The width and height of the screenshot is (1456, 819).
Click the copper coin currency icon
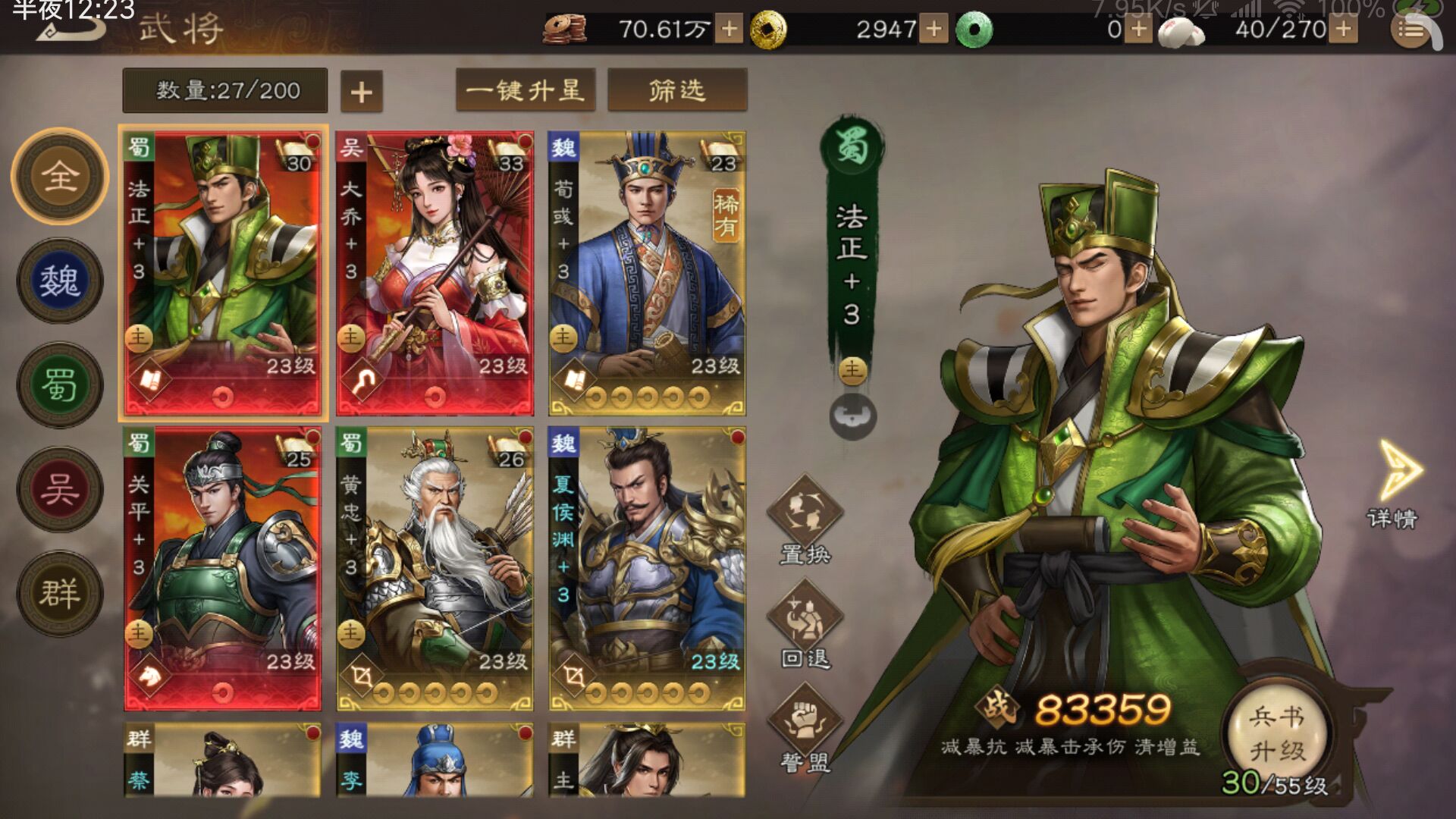[x=565, y=27]
